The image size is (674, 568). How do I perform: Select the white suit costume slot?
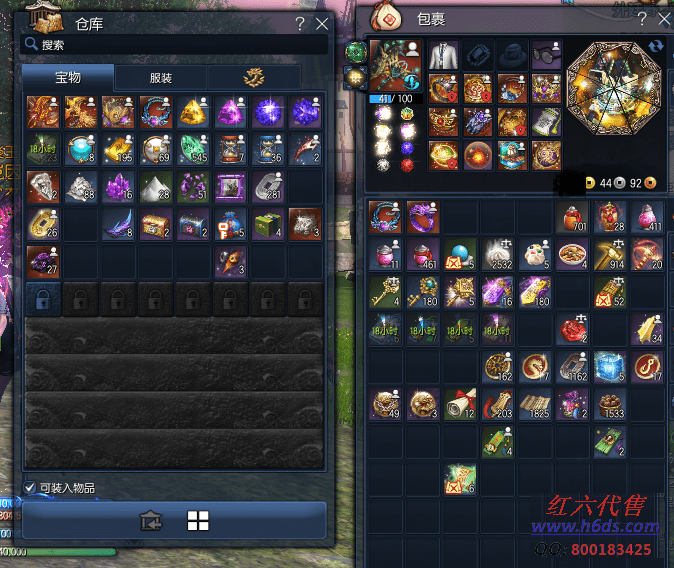click(445, 55)
